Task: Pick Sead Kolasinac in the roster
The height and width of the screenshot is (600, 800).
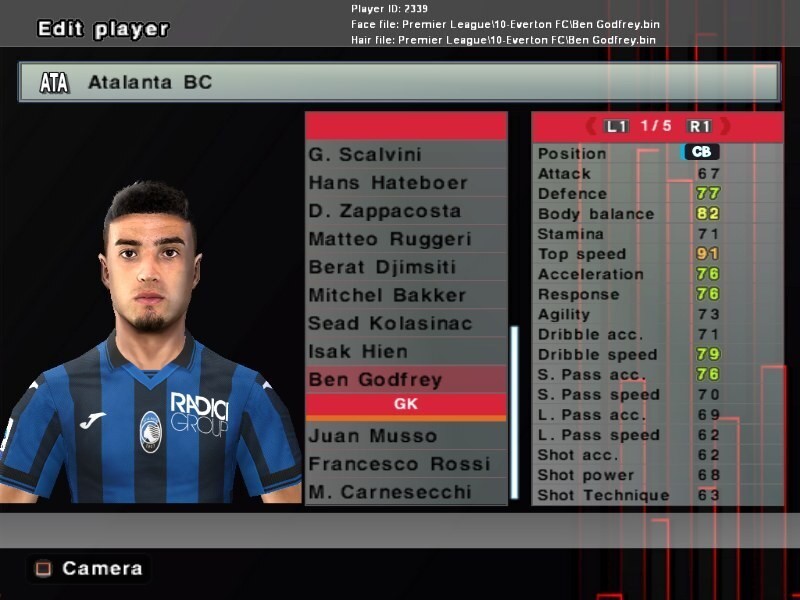Action: (405, 323)
